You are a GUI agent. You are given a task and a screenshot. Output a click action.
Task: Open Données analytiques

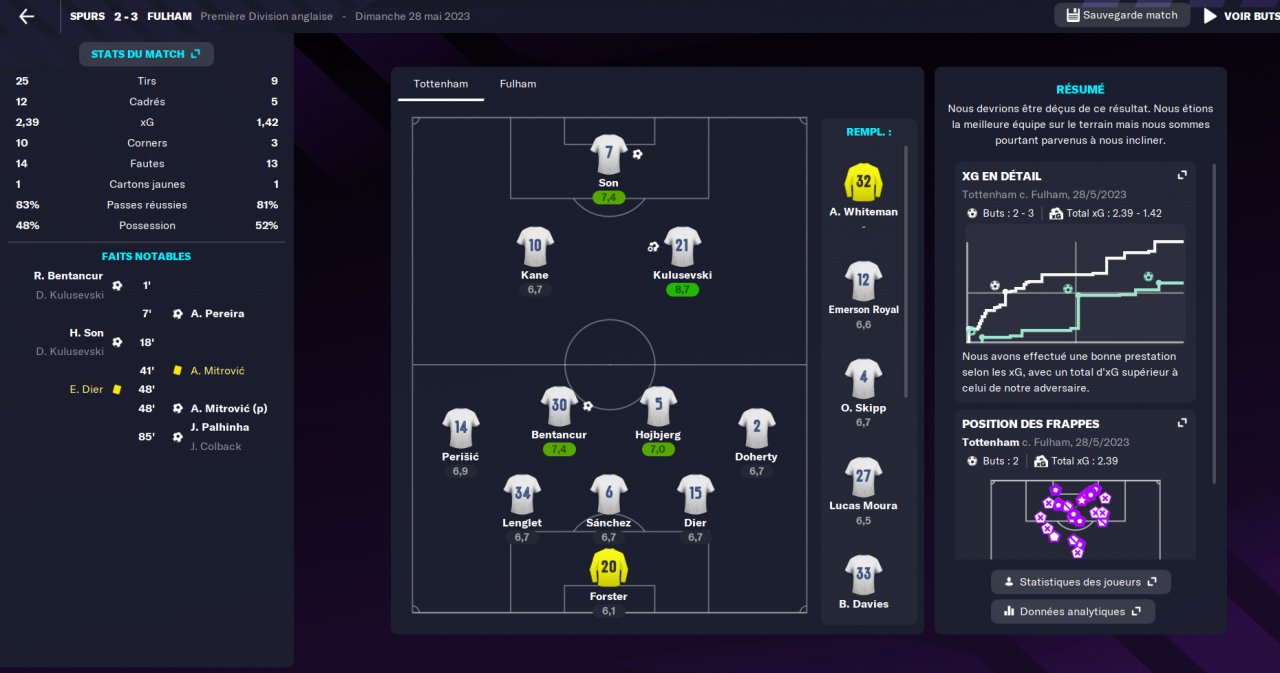click(x=1073, y=611)
